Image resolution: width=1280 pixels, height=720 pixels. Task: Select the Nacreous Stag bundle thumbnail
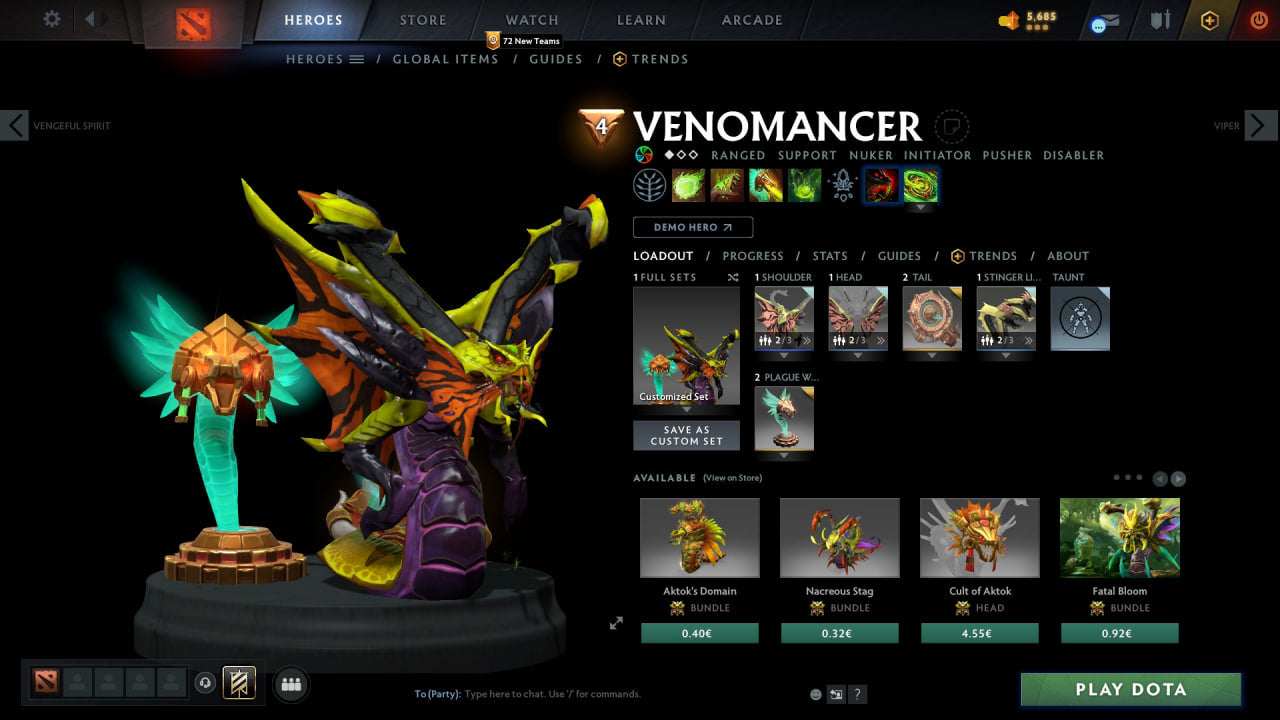839,537
